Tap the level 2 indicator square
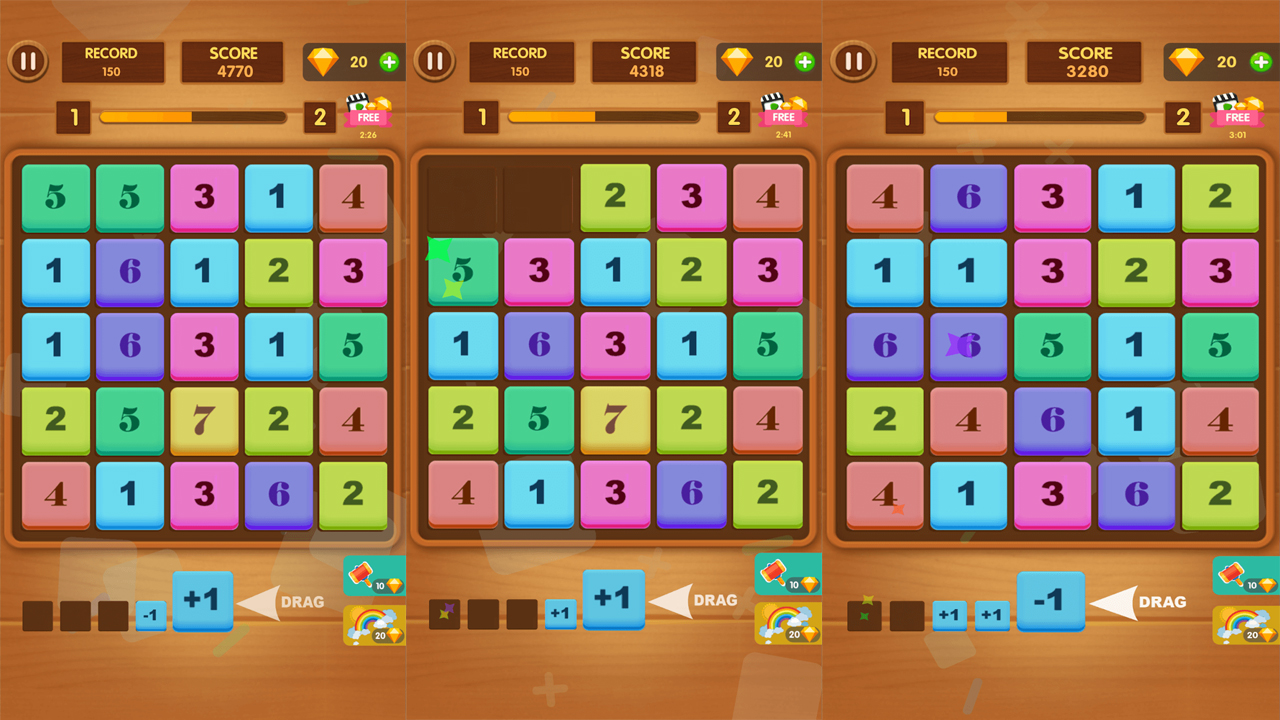 click(321, 116)
